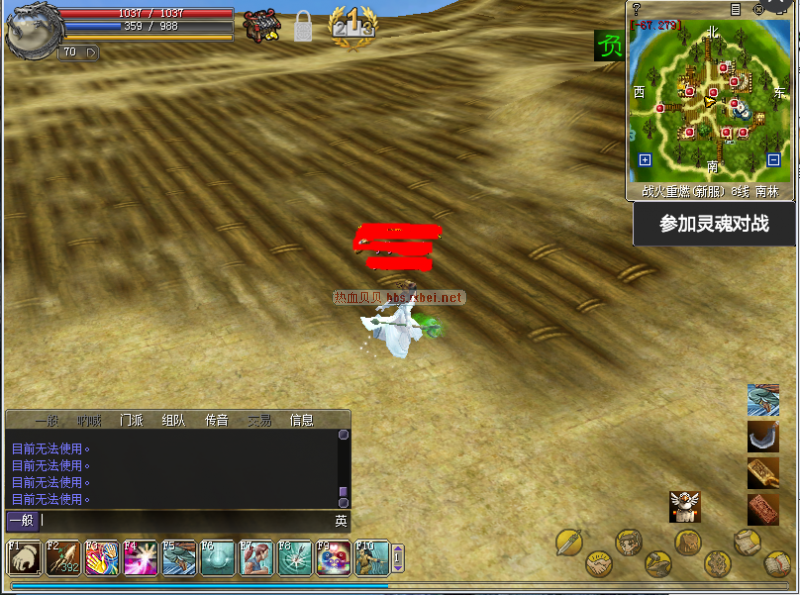800x595 pixels.
Task: Open the 1-2-3 ranking podium icon
Action: (353, 23)
